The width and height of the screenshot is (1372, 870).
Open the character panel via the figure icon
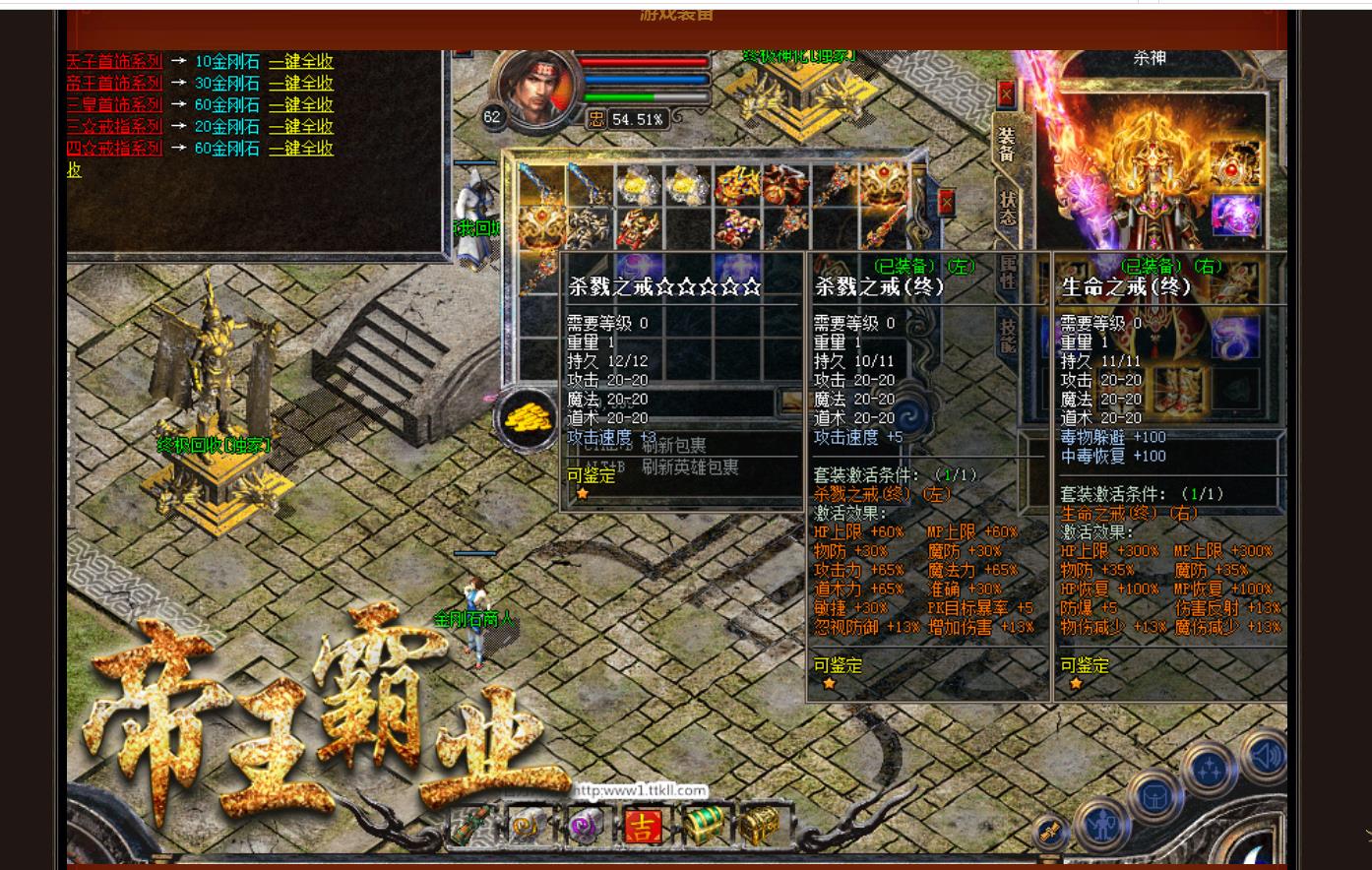(x=1102, y=824)
